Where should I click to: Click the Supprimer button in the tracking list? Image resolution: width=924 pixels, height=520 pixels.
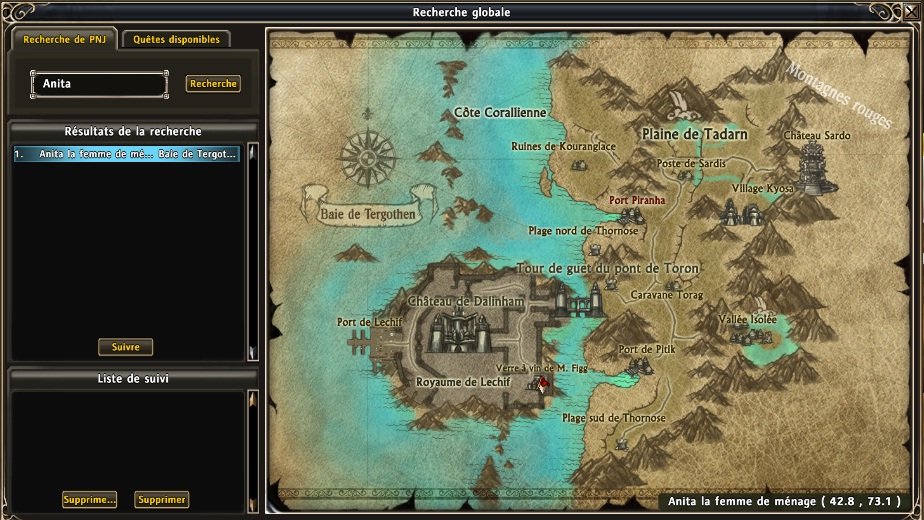[162, 499]
